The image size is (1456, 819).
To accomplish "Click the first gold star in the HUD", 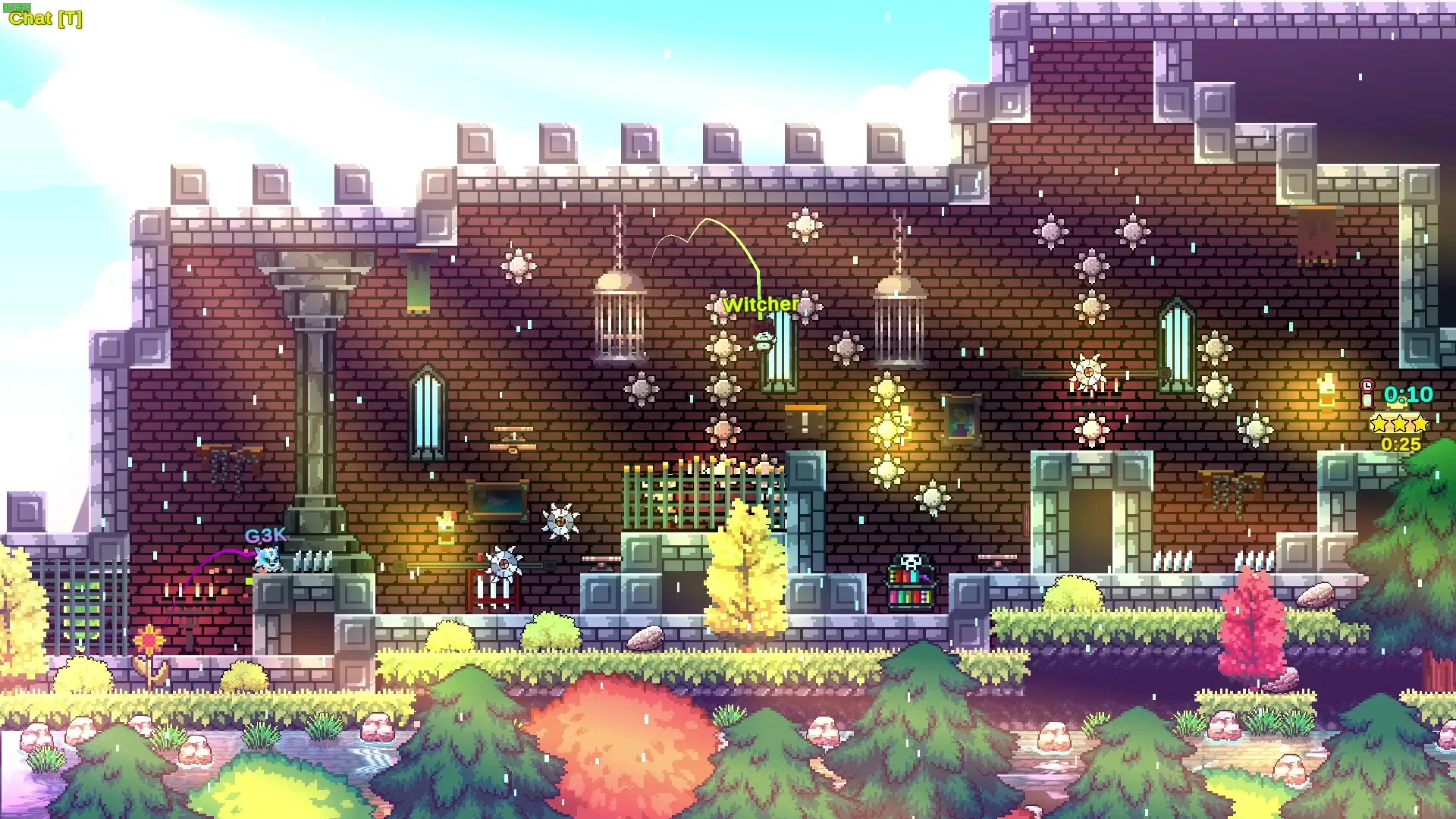I will 1379,423.
